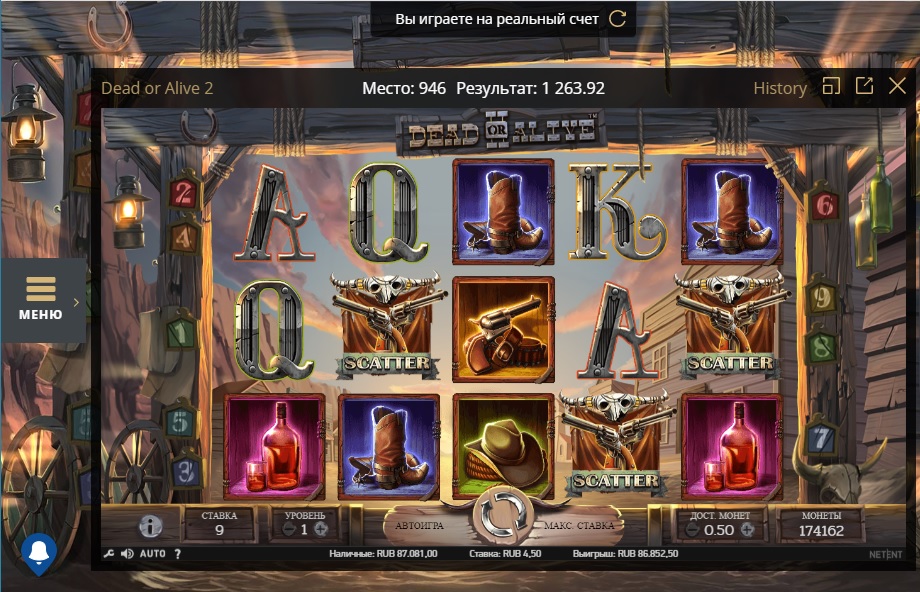Open the wrench settings icon
The image size is (920, 592).
(109, 553)
